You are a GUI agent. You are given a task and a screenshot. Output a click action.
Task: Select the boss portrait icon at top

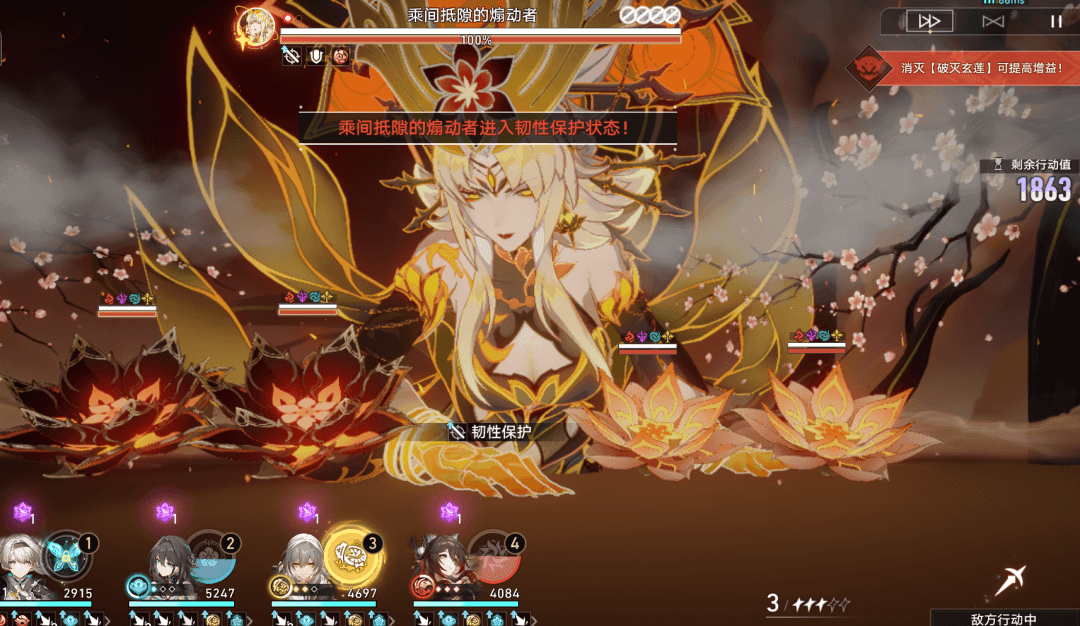click(x=256, y=26)
